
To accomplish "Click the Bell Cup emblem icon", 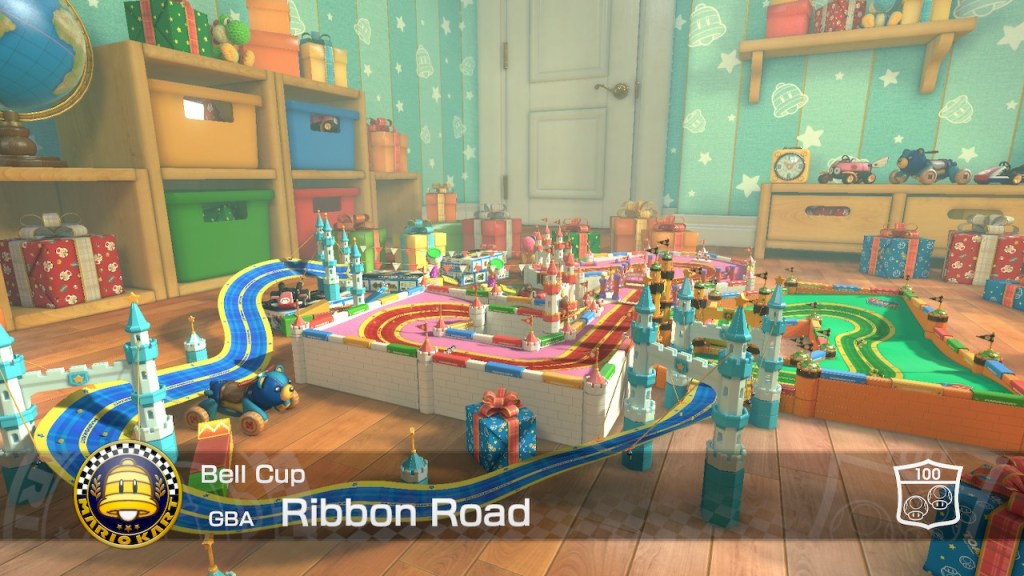I will 128,494.
